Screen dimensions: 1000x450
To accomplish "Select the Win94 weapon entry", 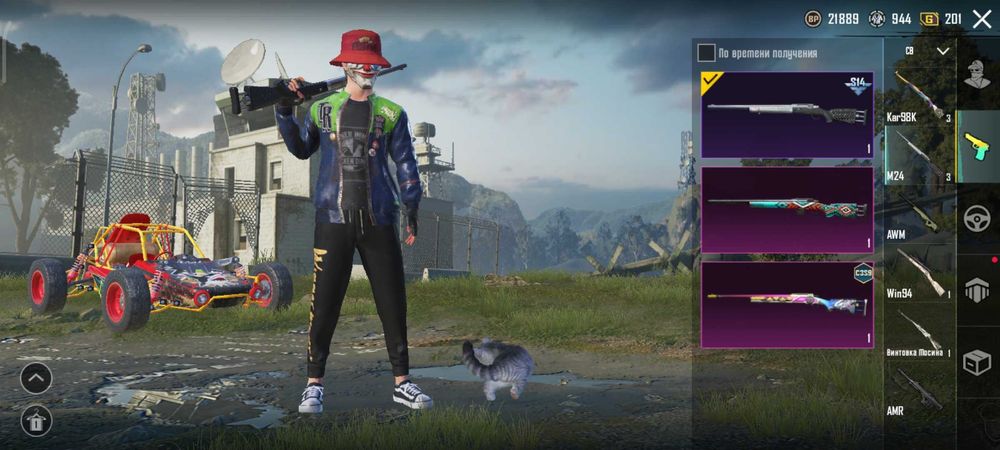I will (916, 275).
